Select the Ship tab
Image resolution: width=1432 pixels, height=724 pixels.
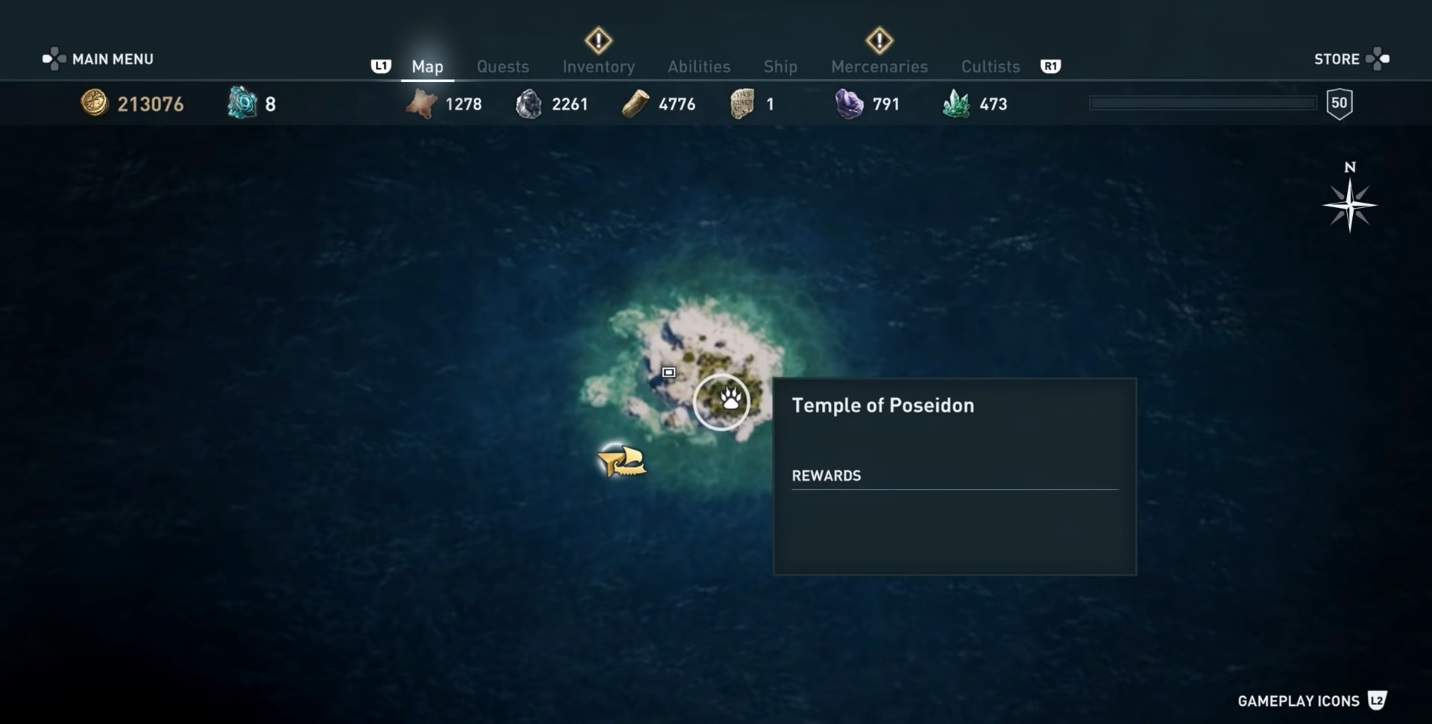780,67
